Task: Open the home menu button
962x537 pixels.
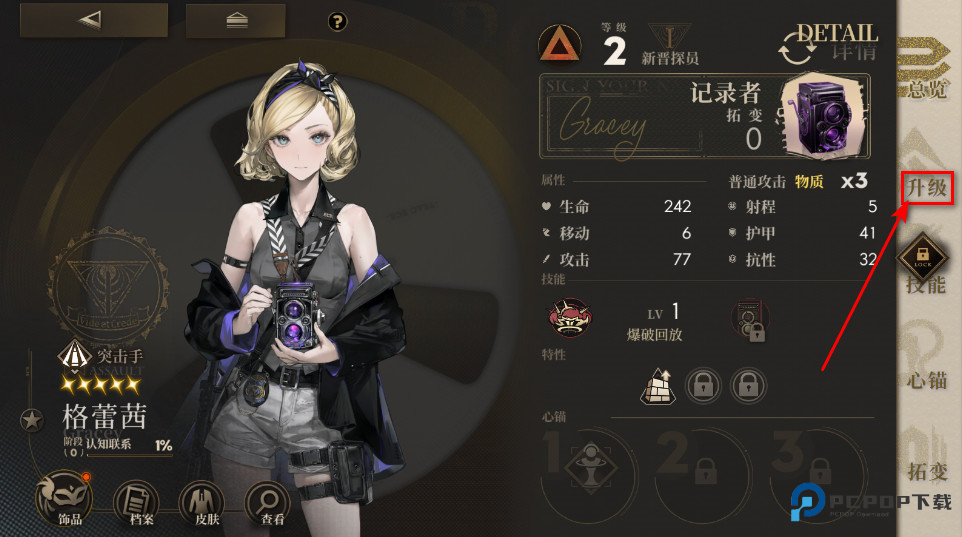Action: [x=235, y=20]
